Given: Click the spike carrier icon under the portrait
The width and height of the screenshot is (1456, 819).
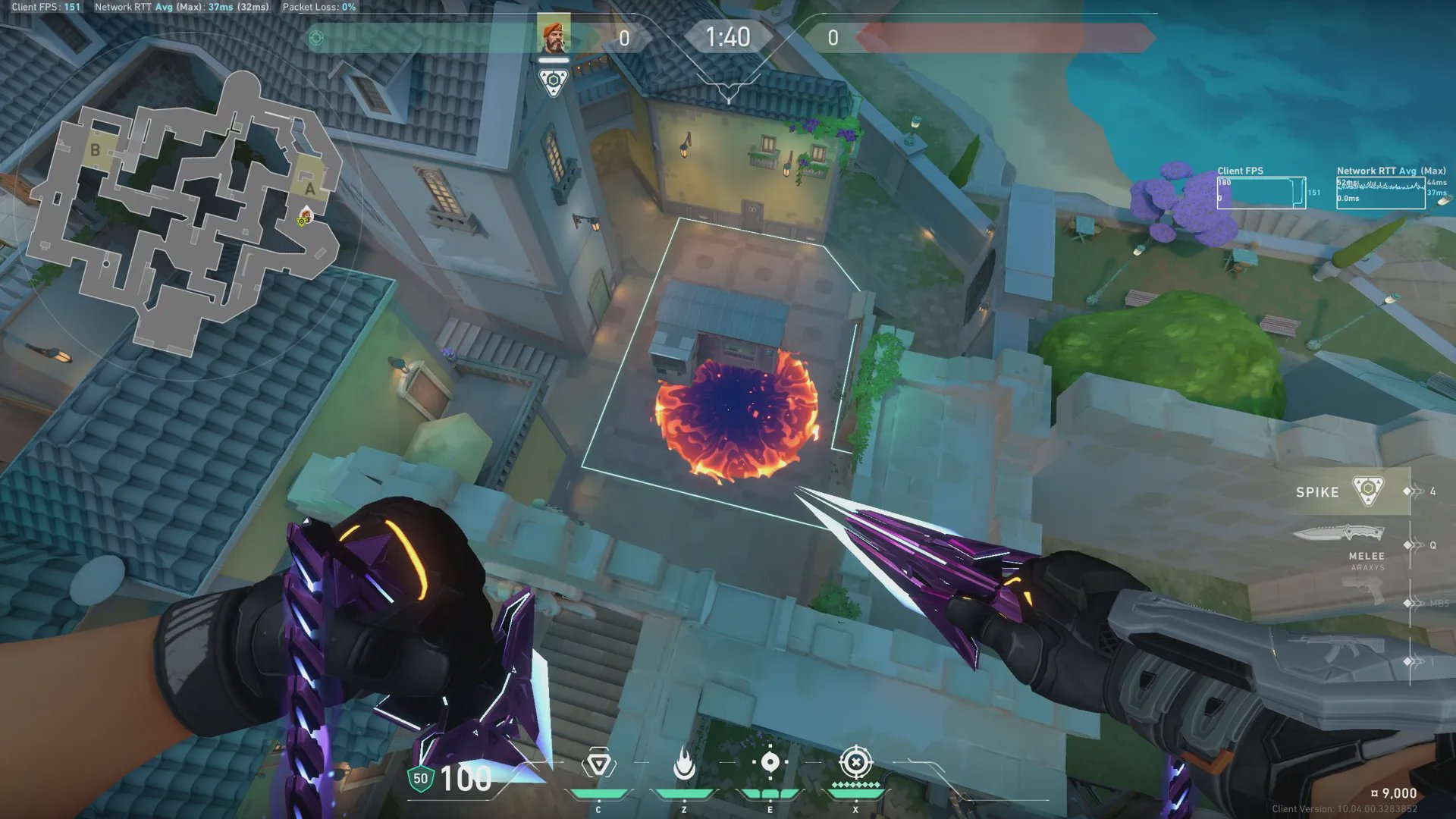Looking at the screenshot, I should coord(553,80).
